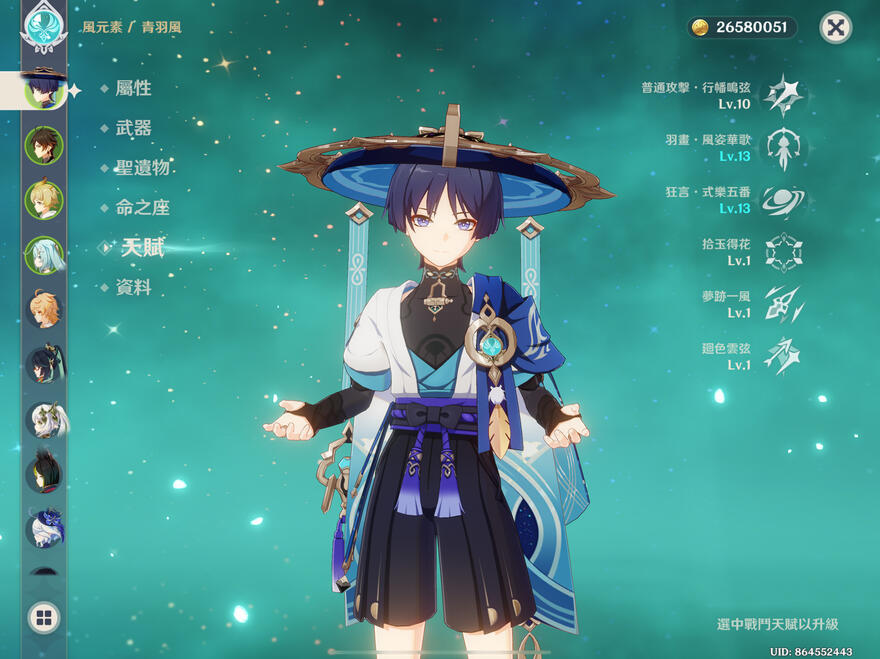Select the 天賦 talents entry

click(142, 248)
